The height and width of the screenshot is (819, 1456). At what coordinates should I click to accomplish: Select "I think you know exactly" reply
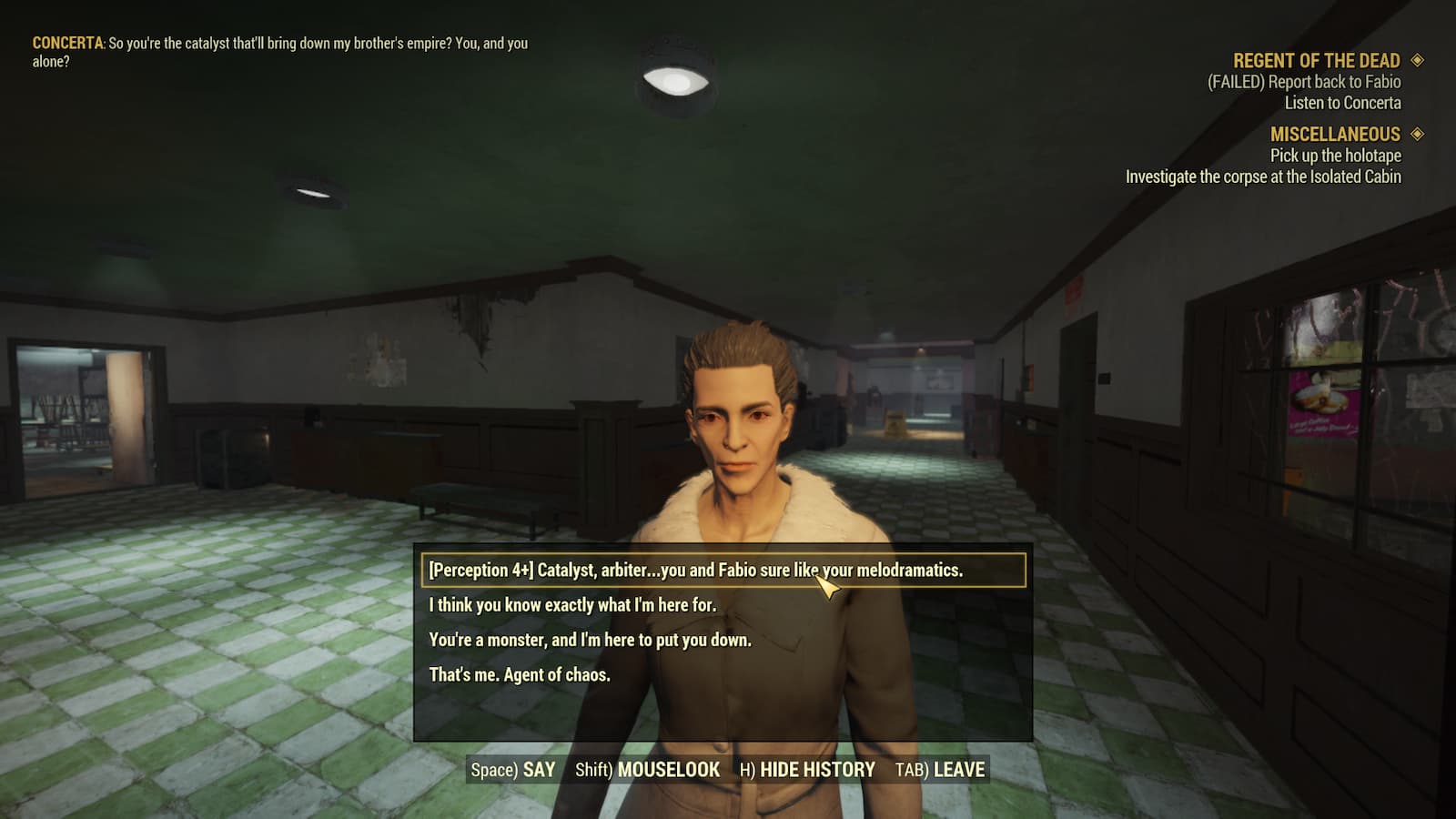(572, 605)
